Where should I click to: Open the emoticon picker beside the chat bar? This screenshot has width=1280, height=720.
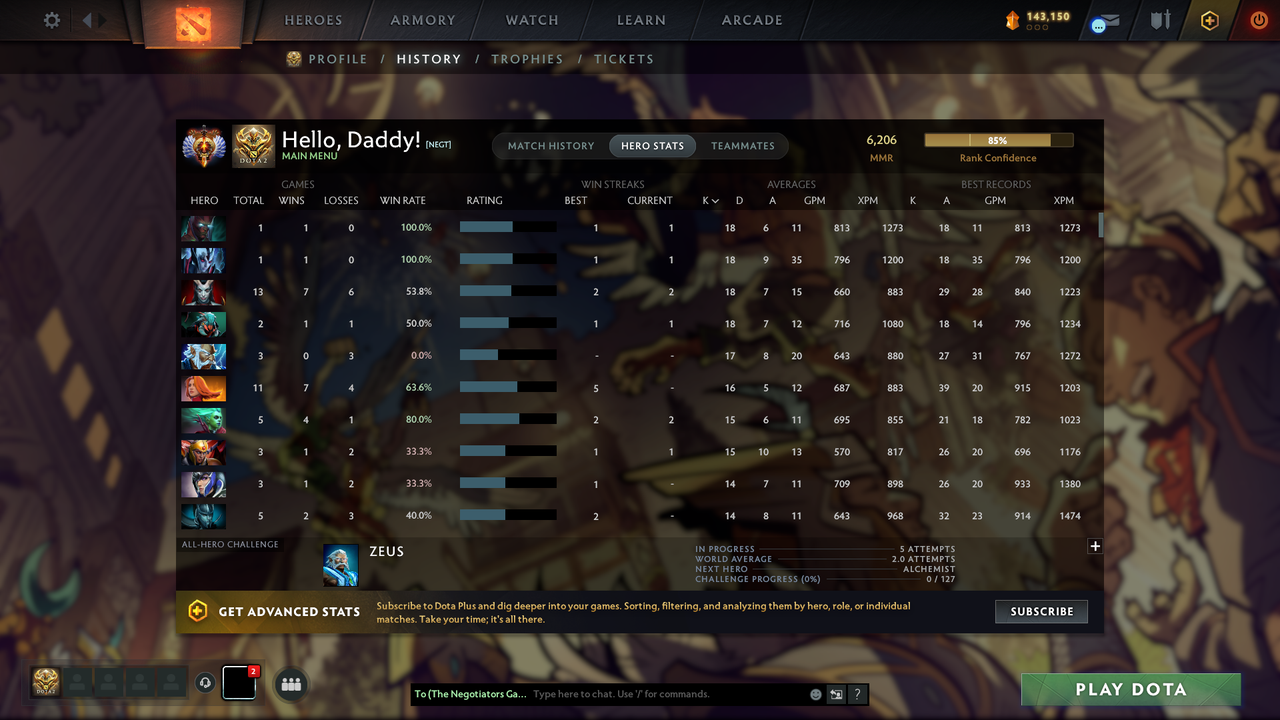point(815,693)
